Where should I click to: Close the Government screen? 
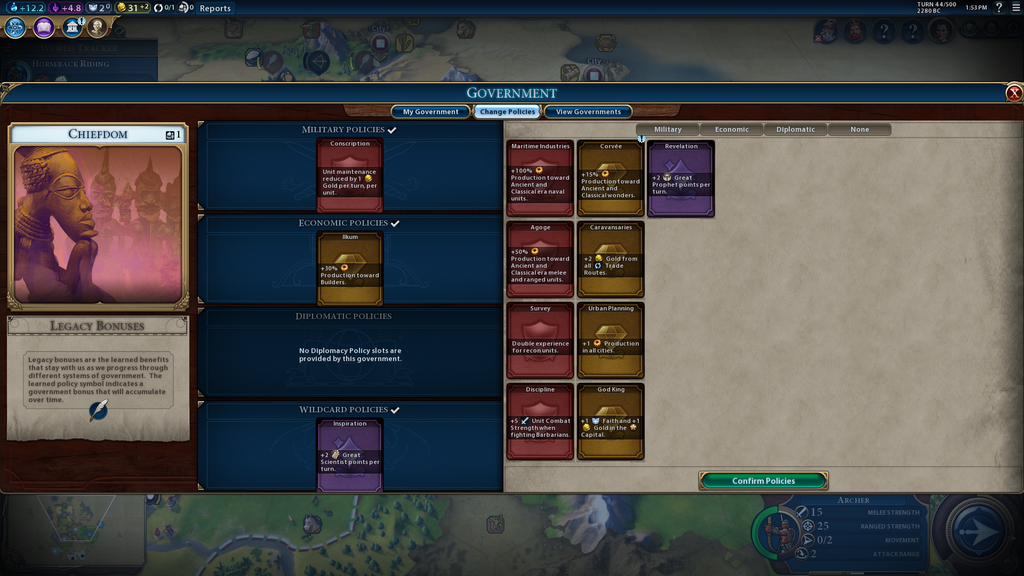tap(1014, 93)
